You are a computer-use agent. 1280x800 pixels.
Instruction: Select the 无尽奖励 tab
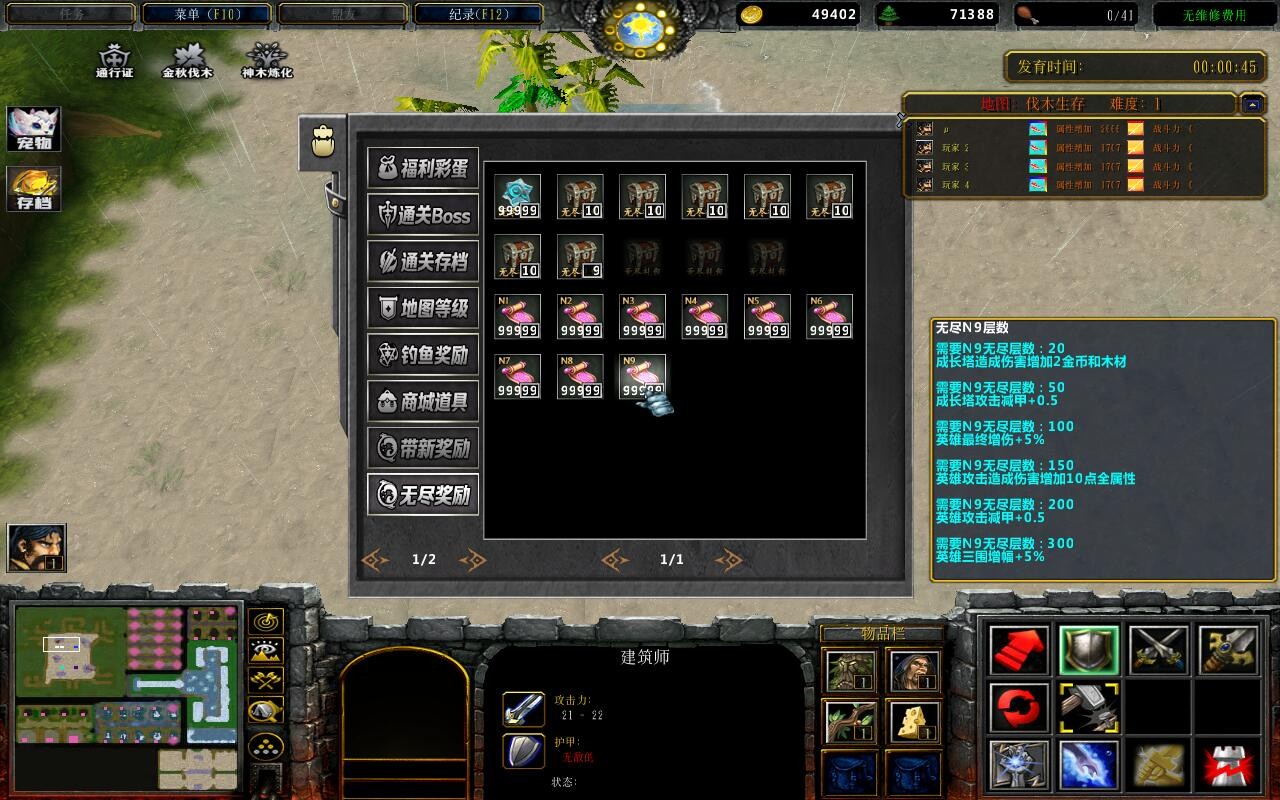click(423, 495)
